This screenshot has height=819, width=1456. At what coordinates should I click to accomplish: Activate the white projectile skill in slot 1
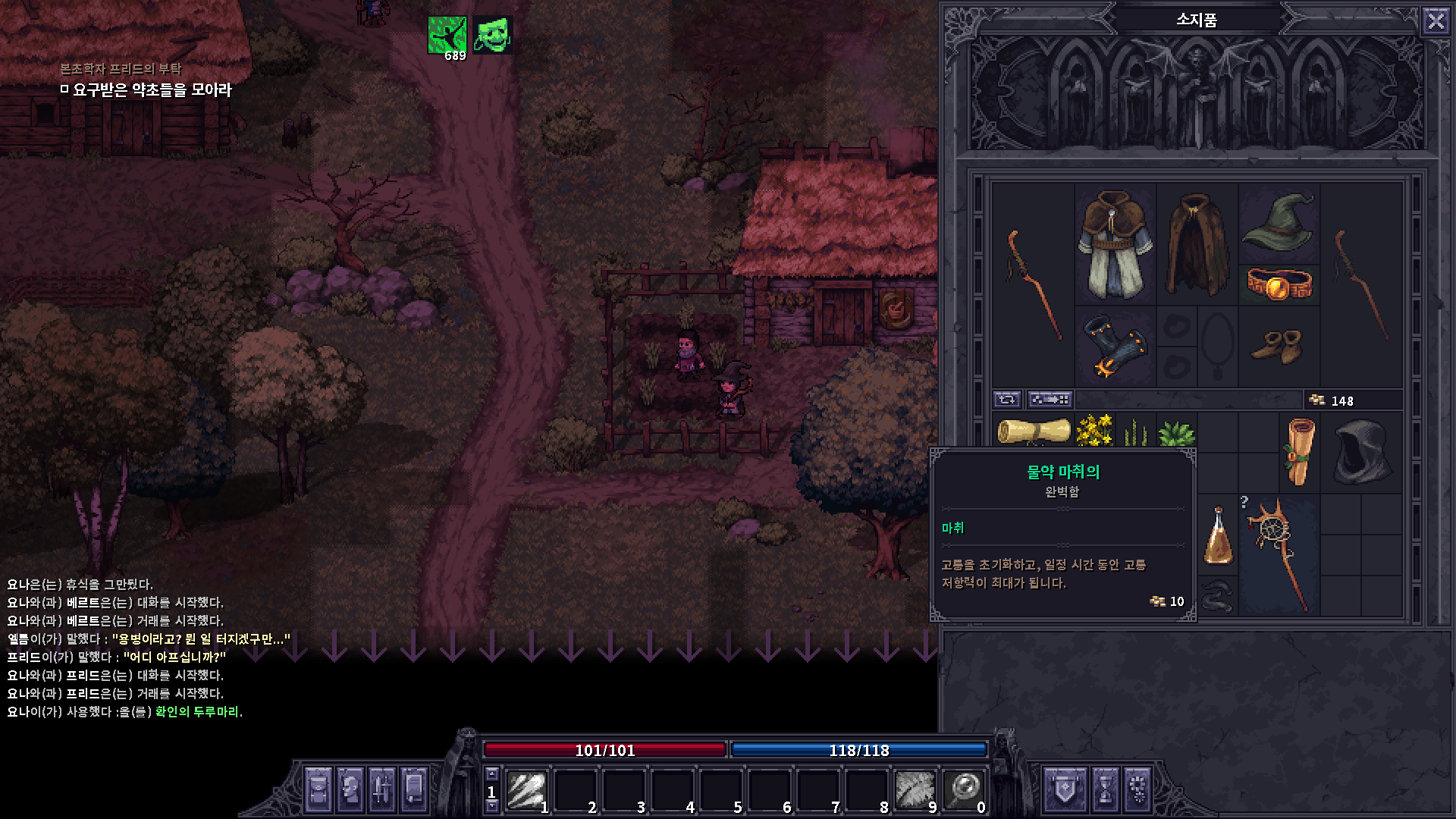tap(526, 790)
